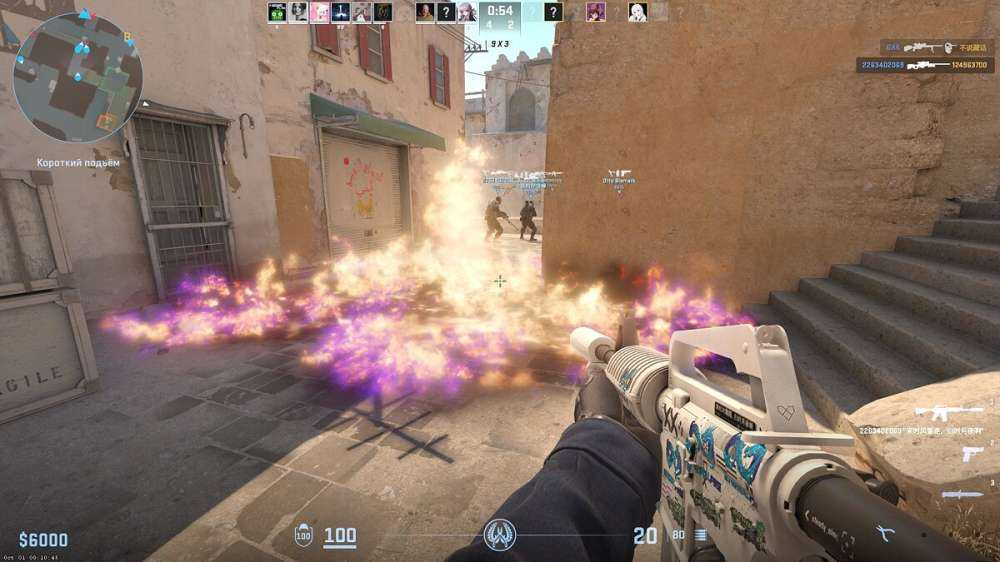Click the circular radar minimap
The image size is (1000, 562).
click(x=78, y=78)
